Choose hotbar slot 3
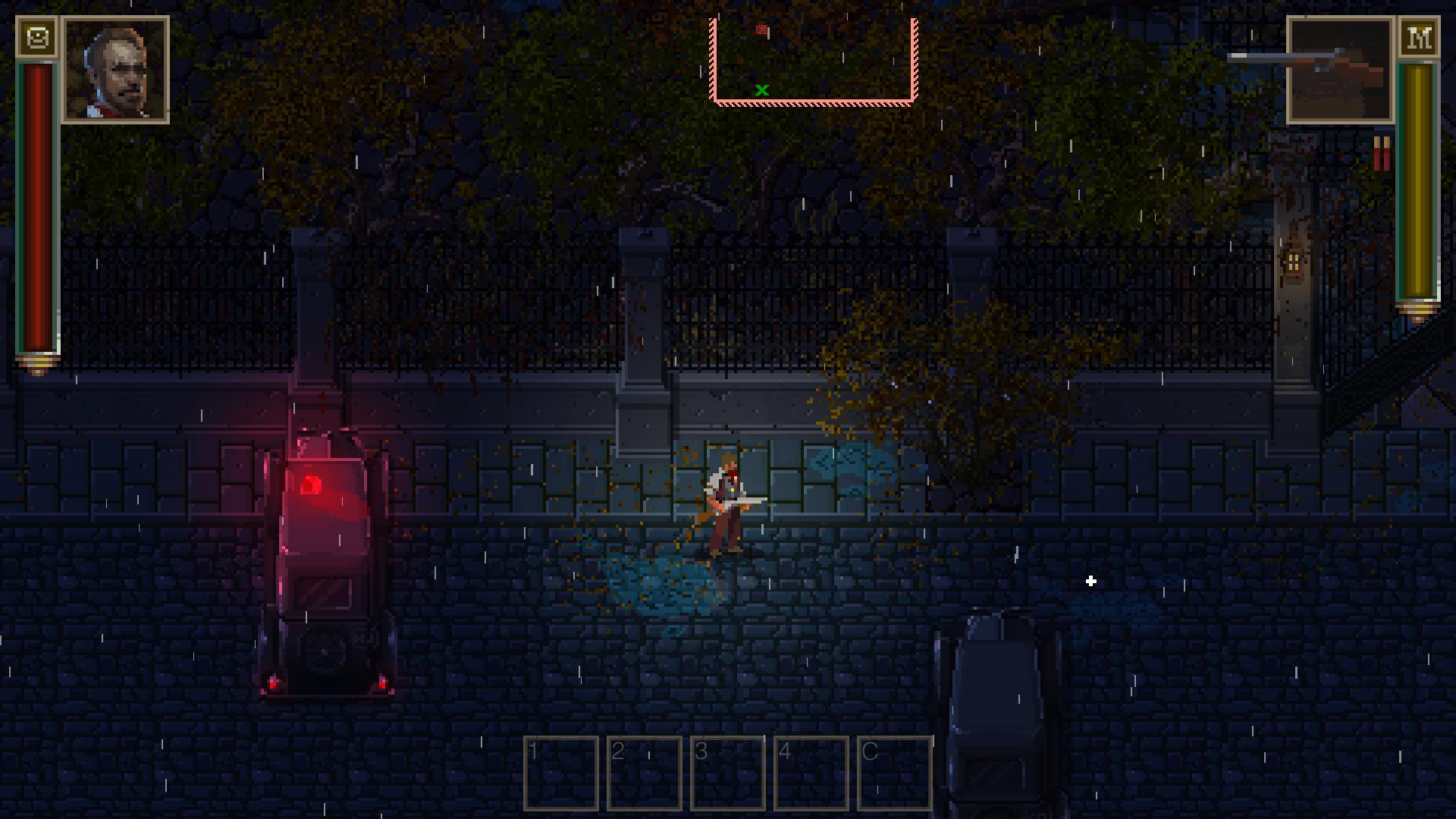 tap(728, 773)
